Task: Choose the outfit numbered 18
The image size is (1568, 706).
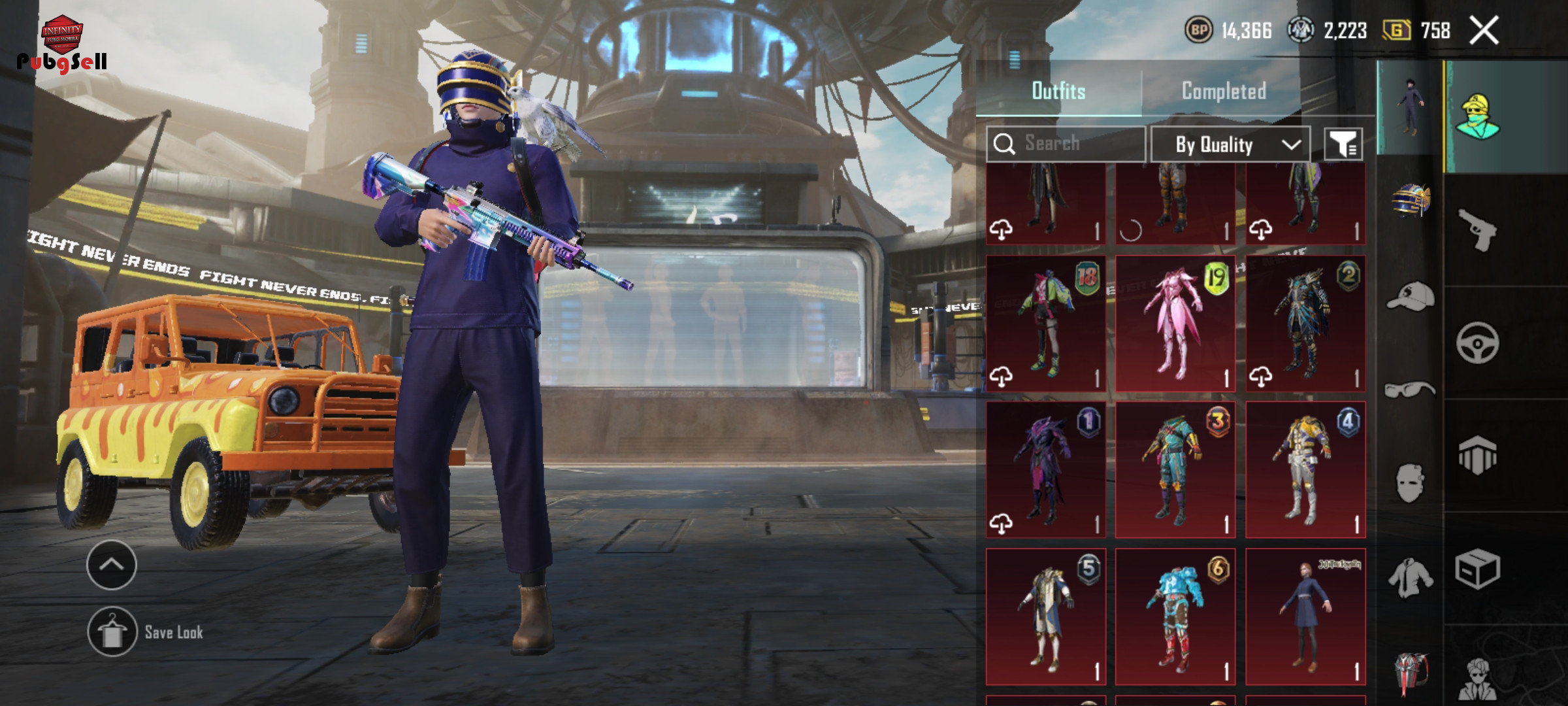Action: click(1045, 324)
